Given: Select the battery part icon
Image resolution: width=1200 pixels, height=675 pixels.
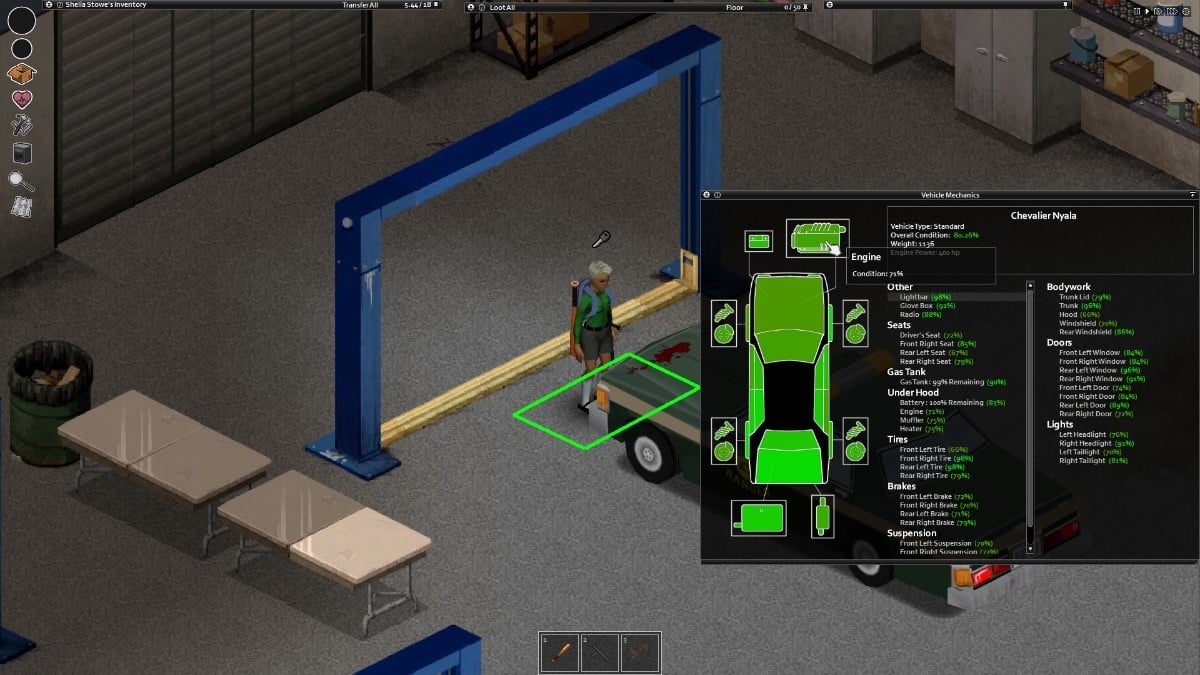Looking at the screenshot, I should tap(759, 241).
